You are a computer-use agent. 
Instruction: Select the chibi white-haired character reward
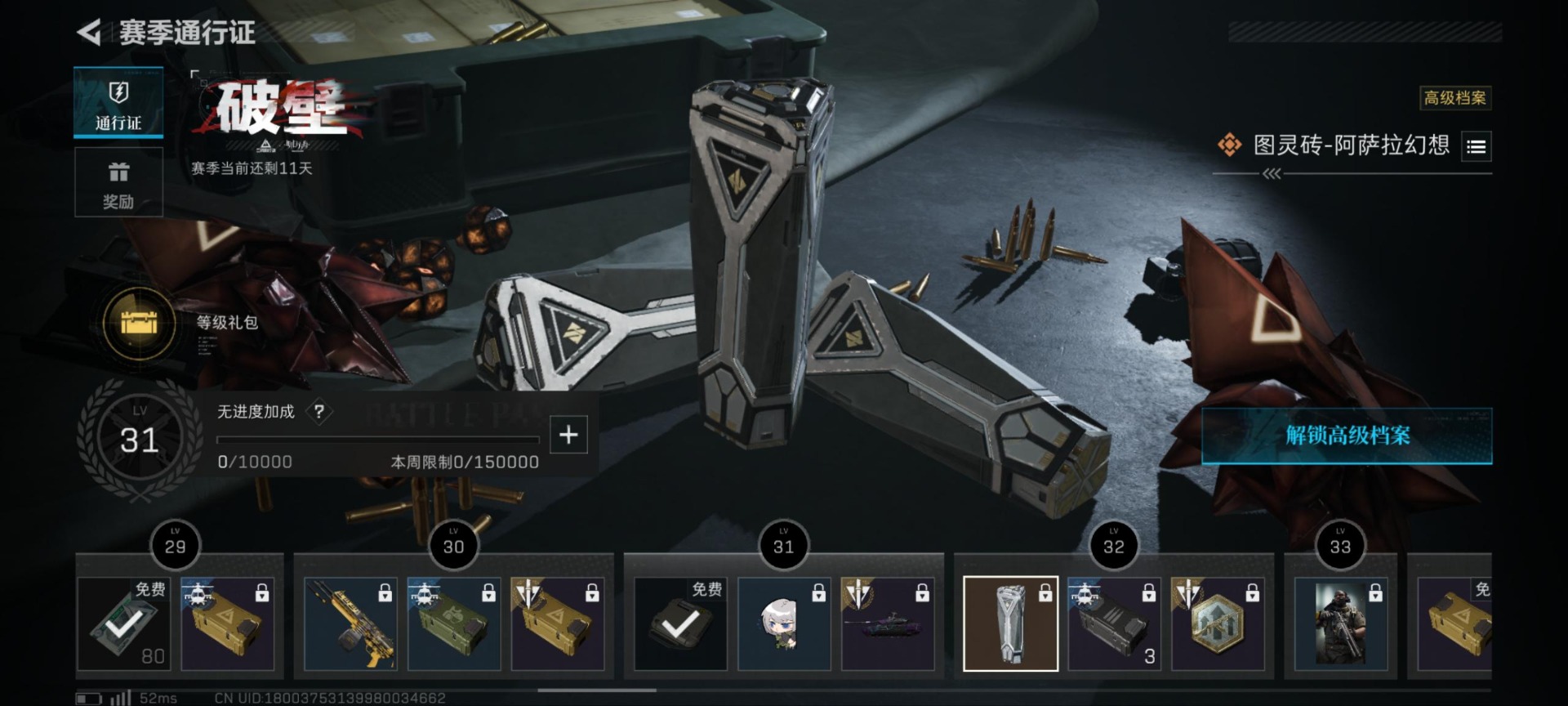pyautogui.click(x=784, y=624)
